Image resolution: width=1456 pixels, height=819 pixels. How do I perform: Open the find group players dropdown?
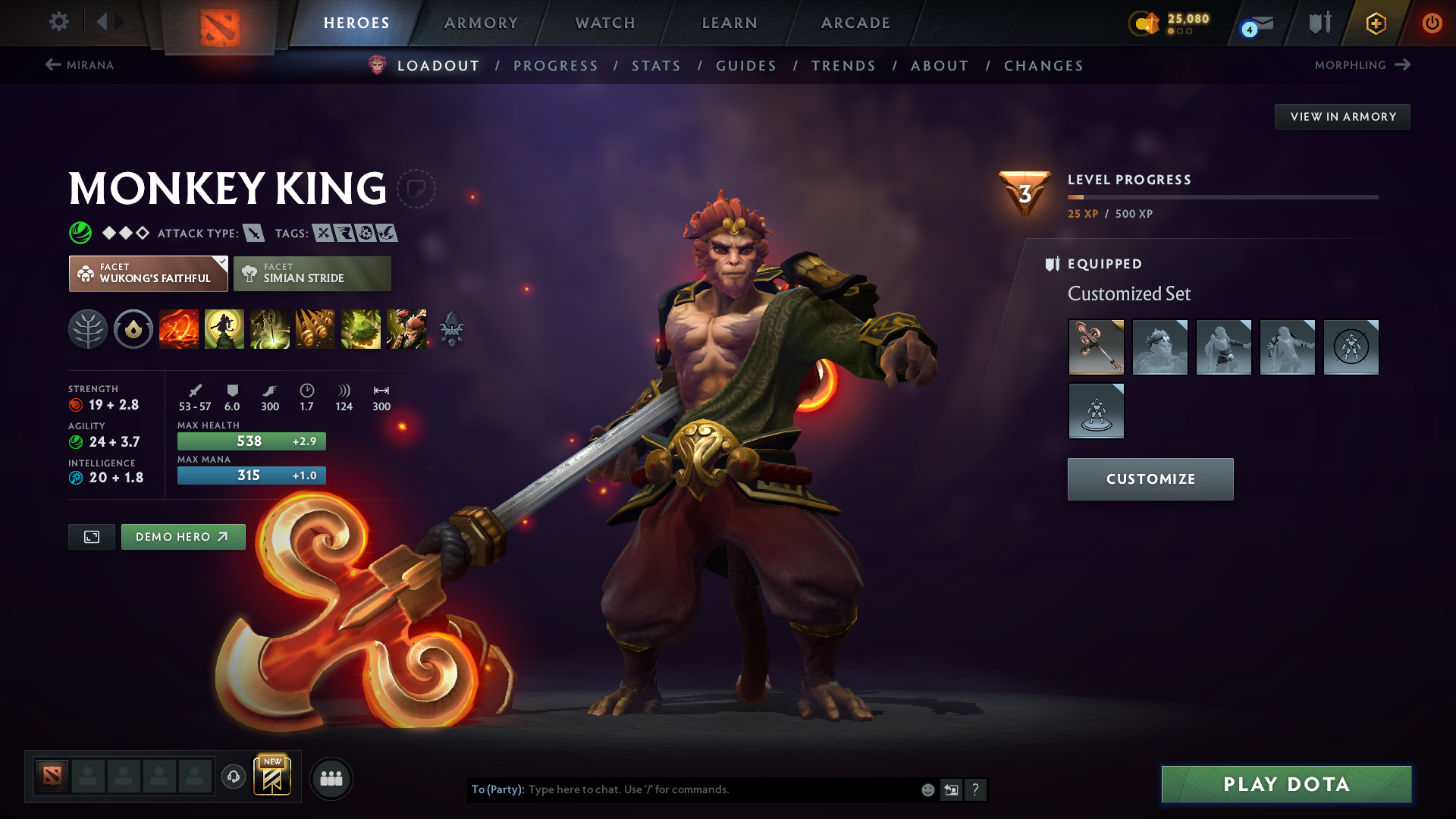(x=331, y=778)
